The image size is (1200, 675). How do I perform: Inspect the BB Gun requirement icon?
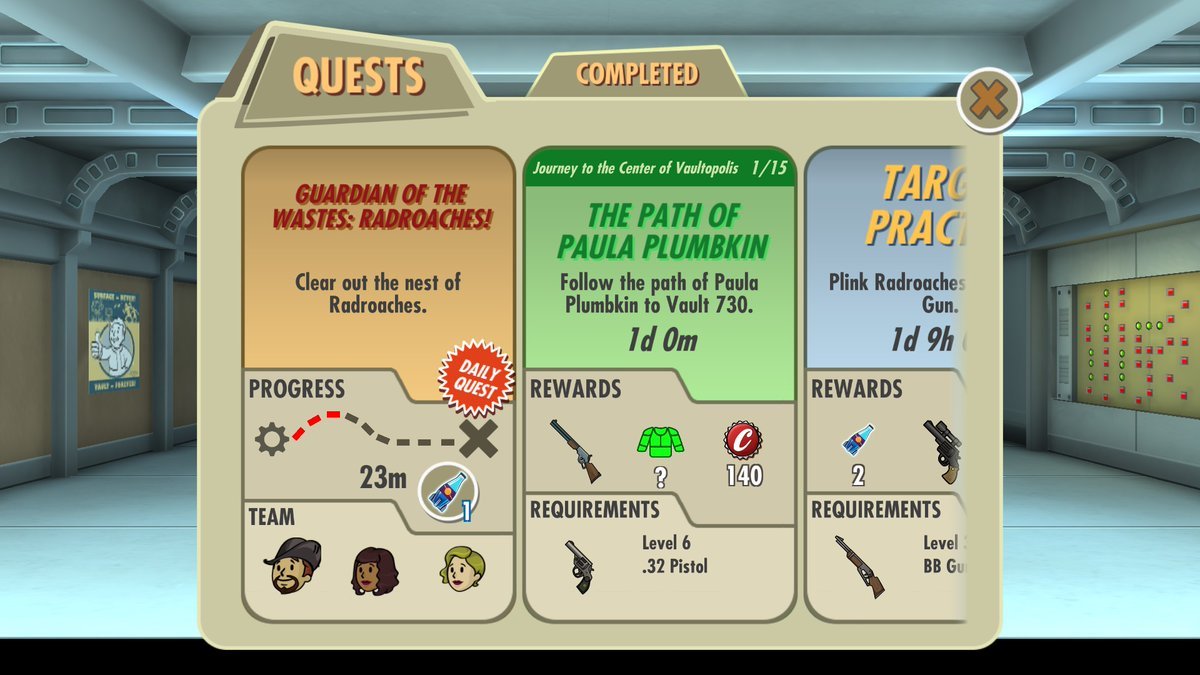[860, 566]
